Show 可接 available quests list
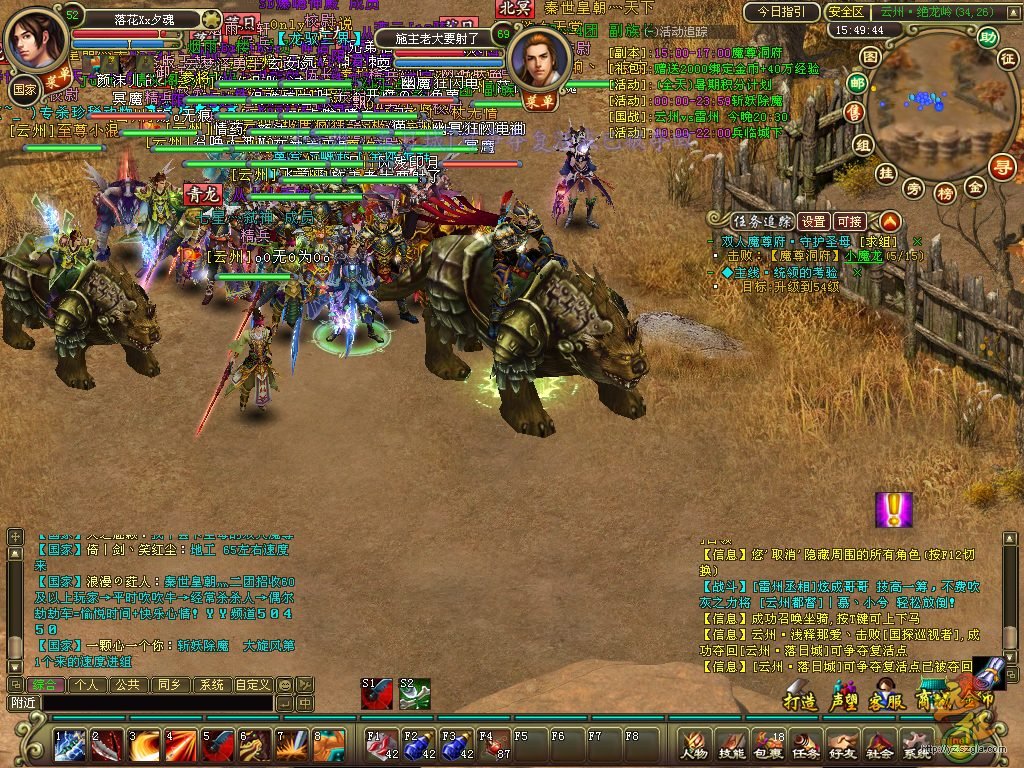Screen dimensions: 1024x768 (x=850, y=221)
